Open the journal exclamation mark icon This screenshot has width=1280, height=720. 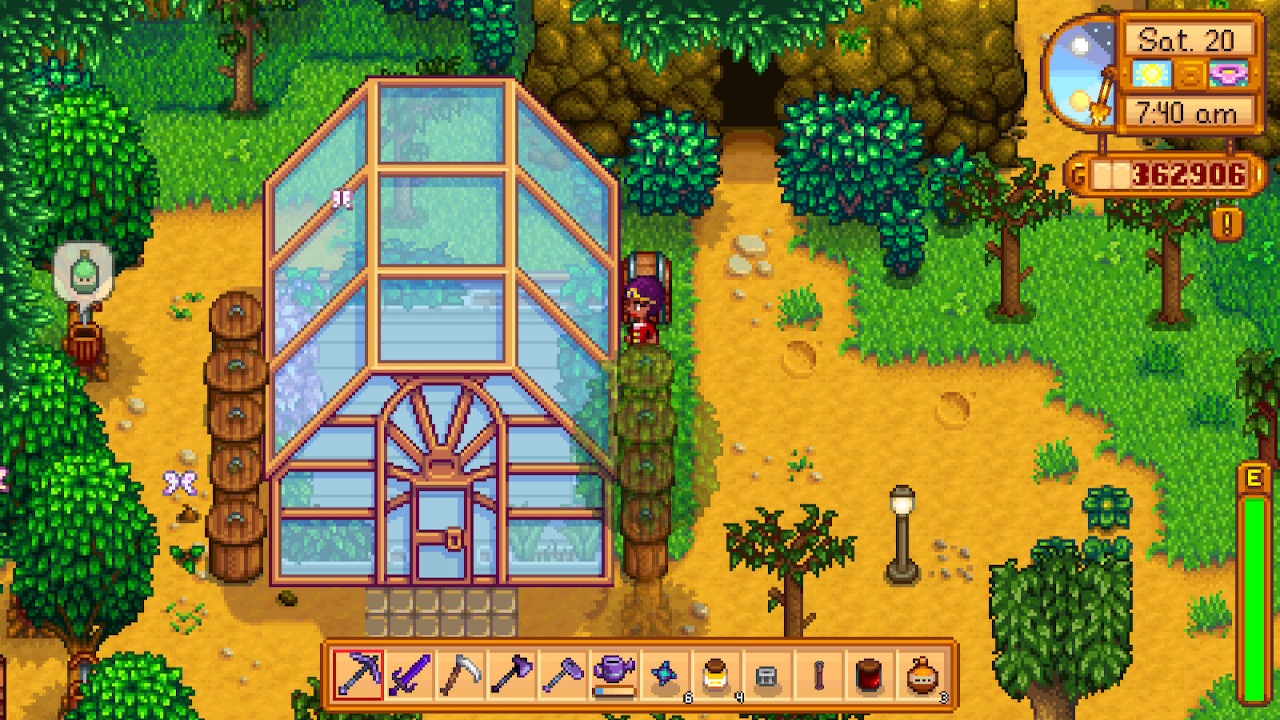pyautogui.click(x=1227, y=221)
